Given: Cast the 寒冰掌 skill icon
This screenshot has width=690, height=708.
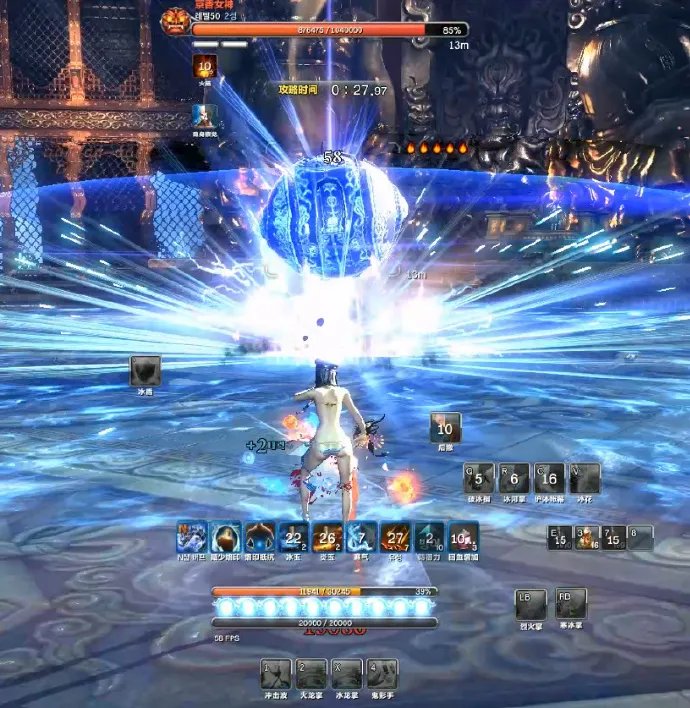Looking at the screenshot, I should coord(571,603).
